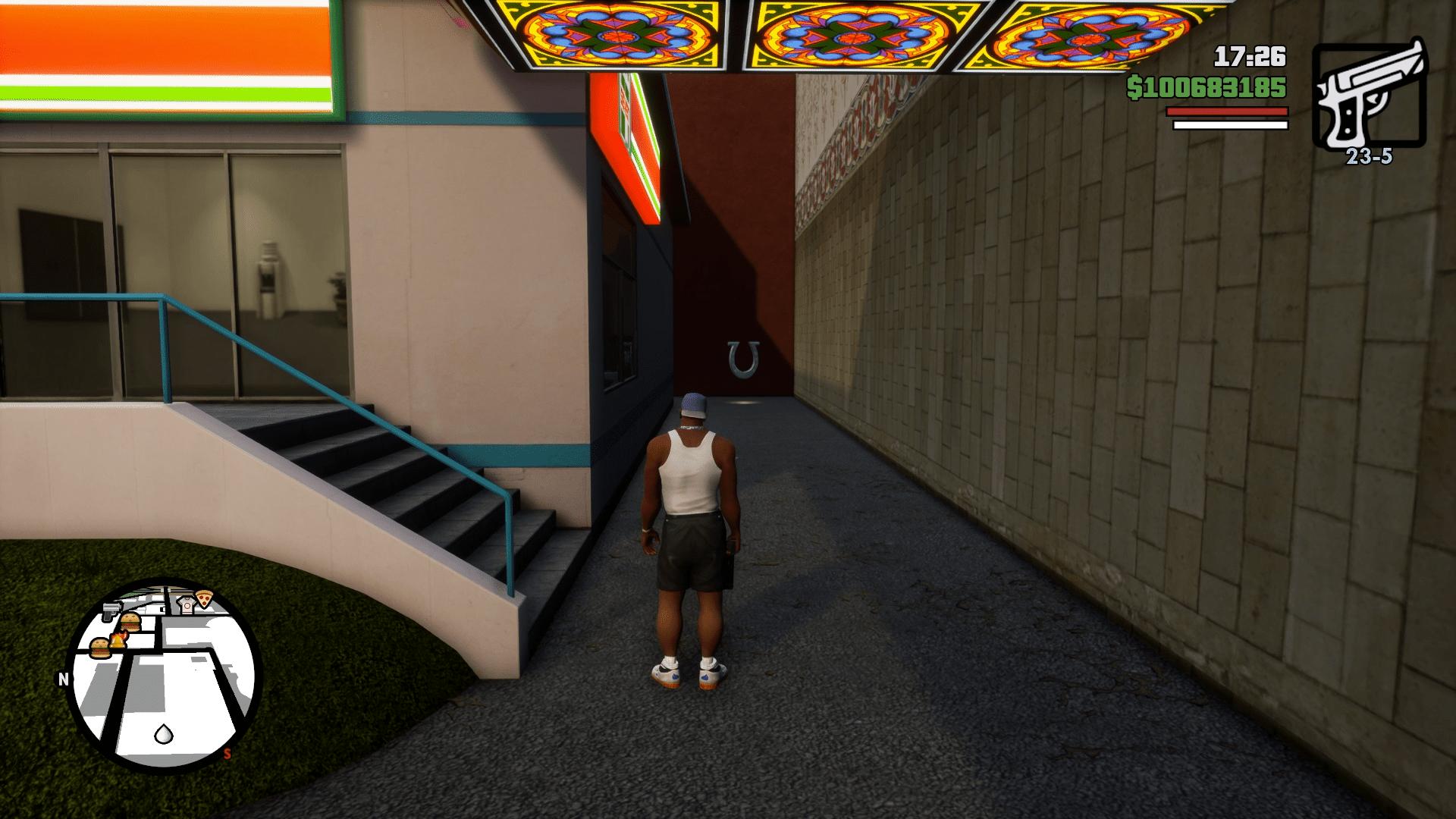Click the N compass marker on the minimap

coord(63,678)
